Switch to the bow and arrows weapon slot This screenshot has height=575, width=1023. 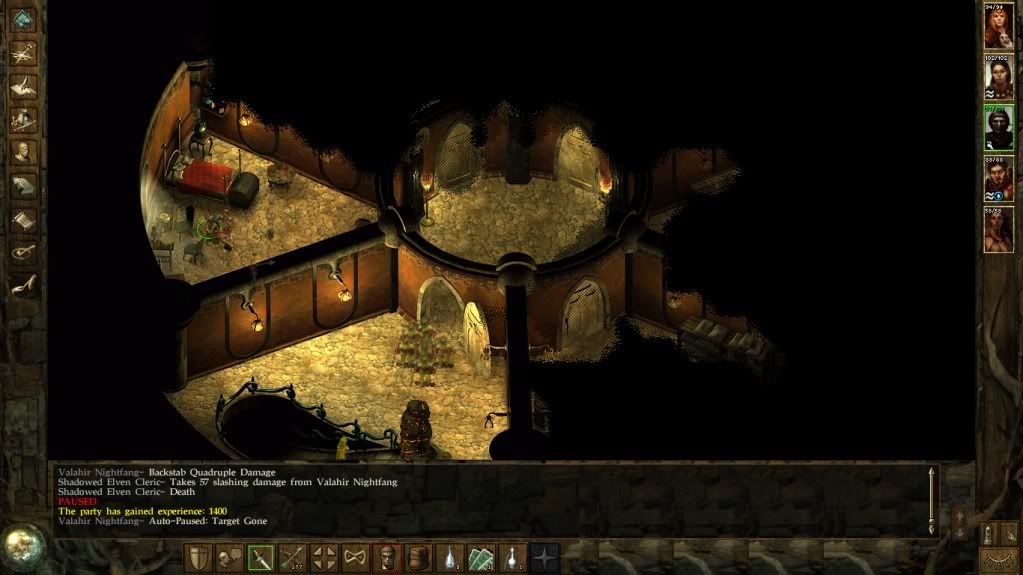[292, 558]
